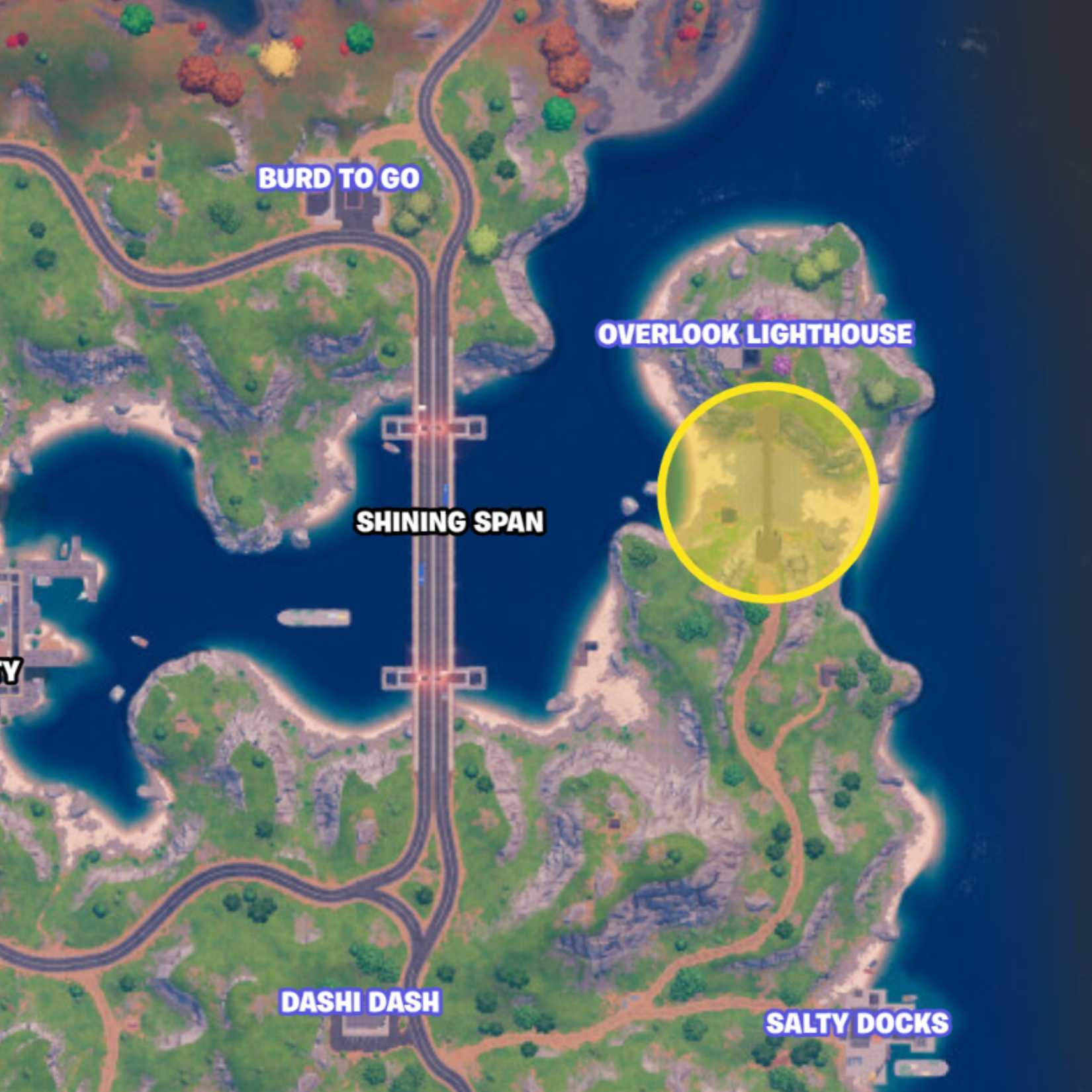Click the Shining Span map label
This screenshot has height=1092, width=1092.
[x=450, y=523]
